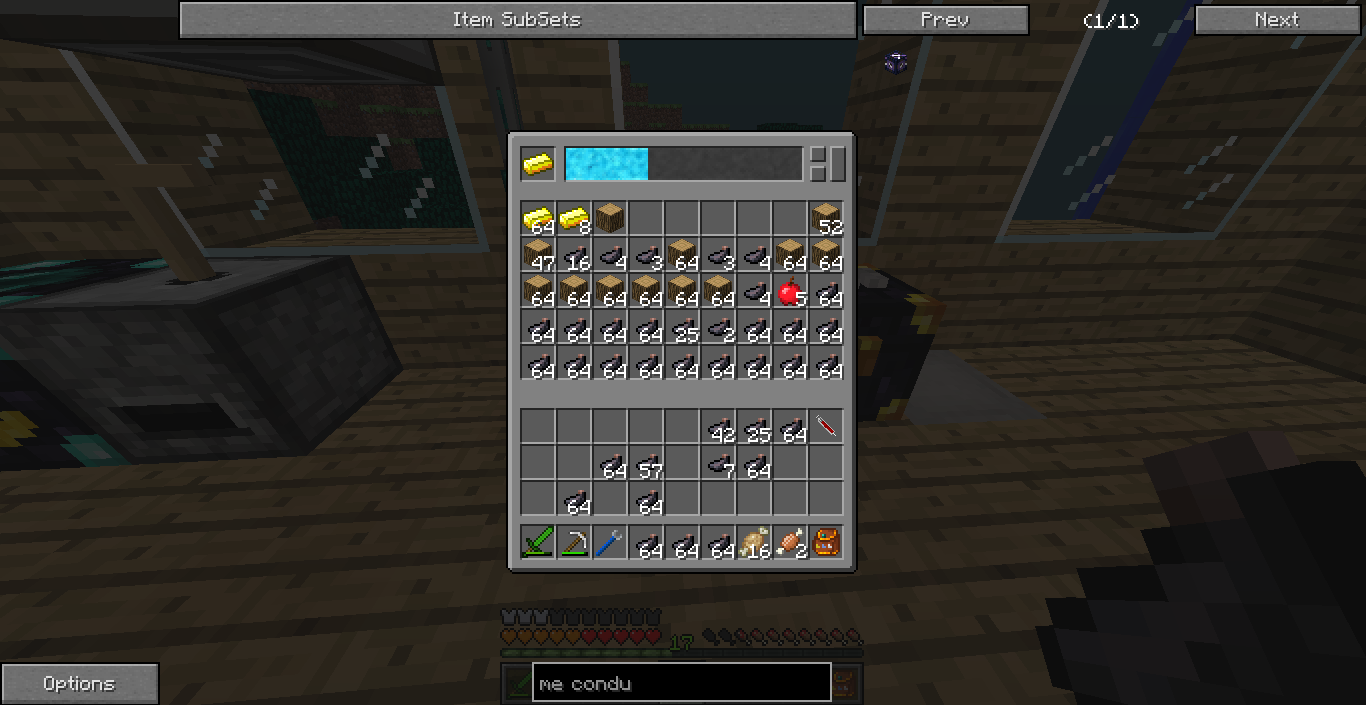Select the green sword in the hotbar

tap(538, 543)
